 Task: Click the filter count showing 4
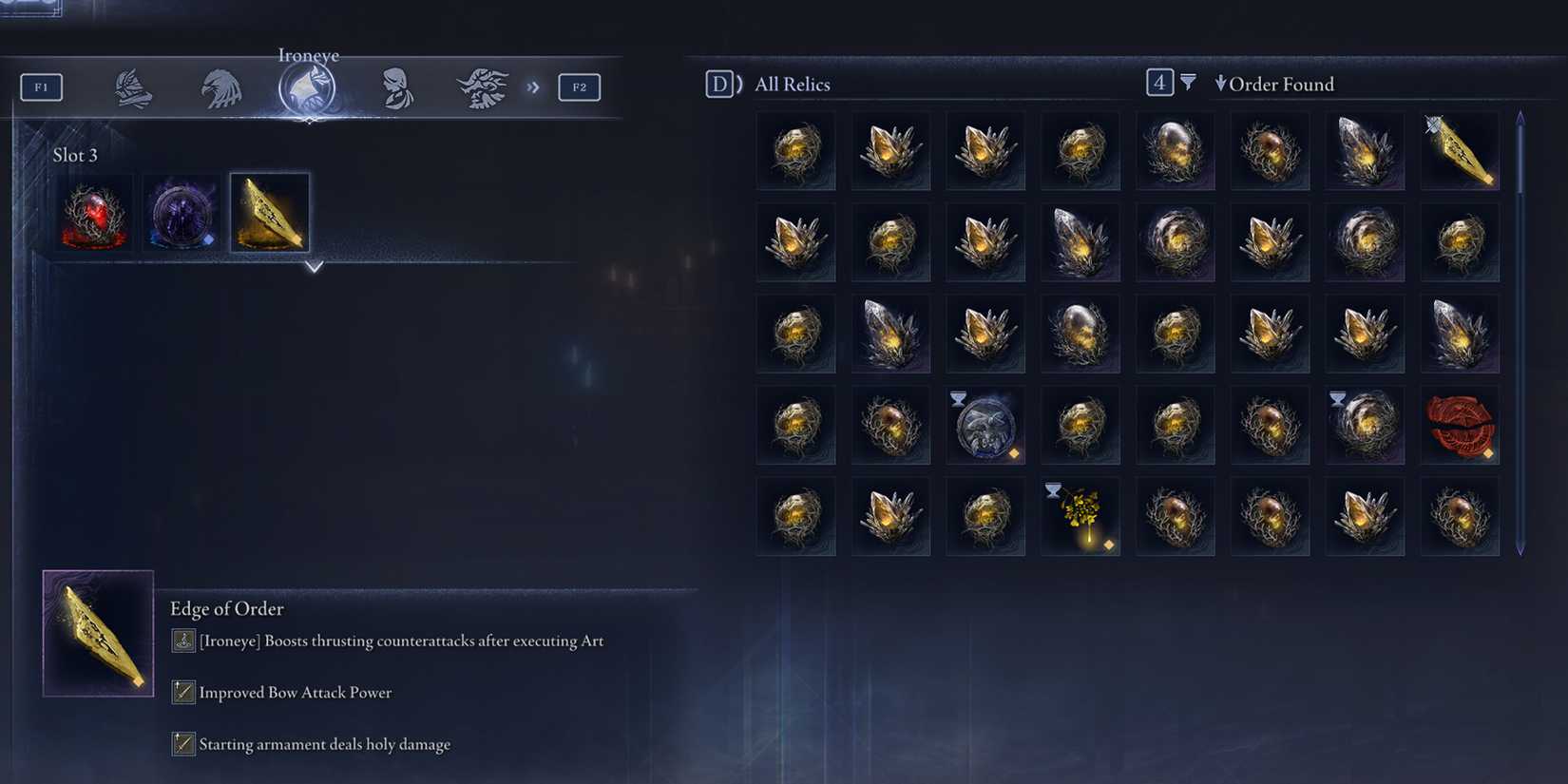(x=1157, y=84)
